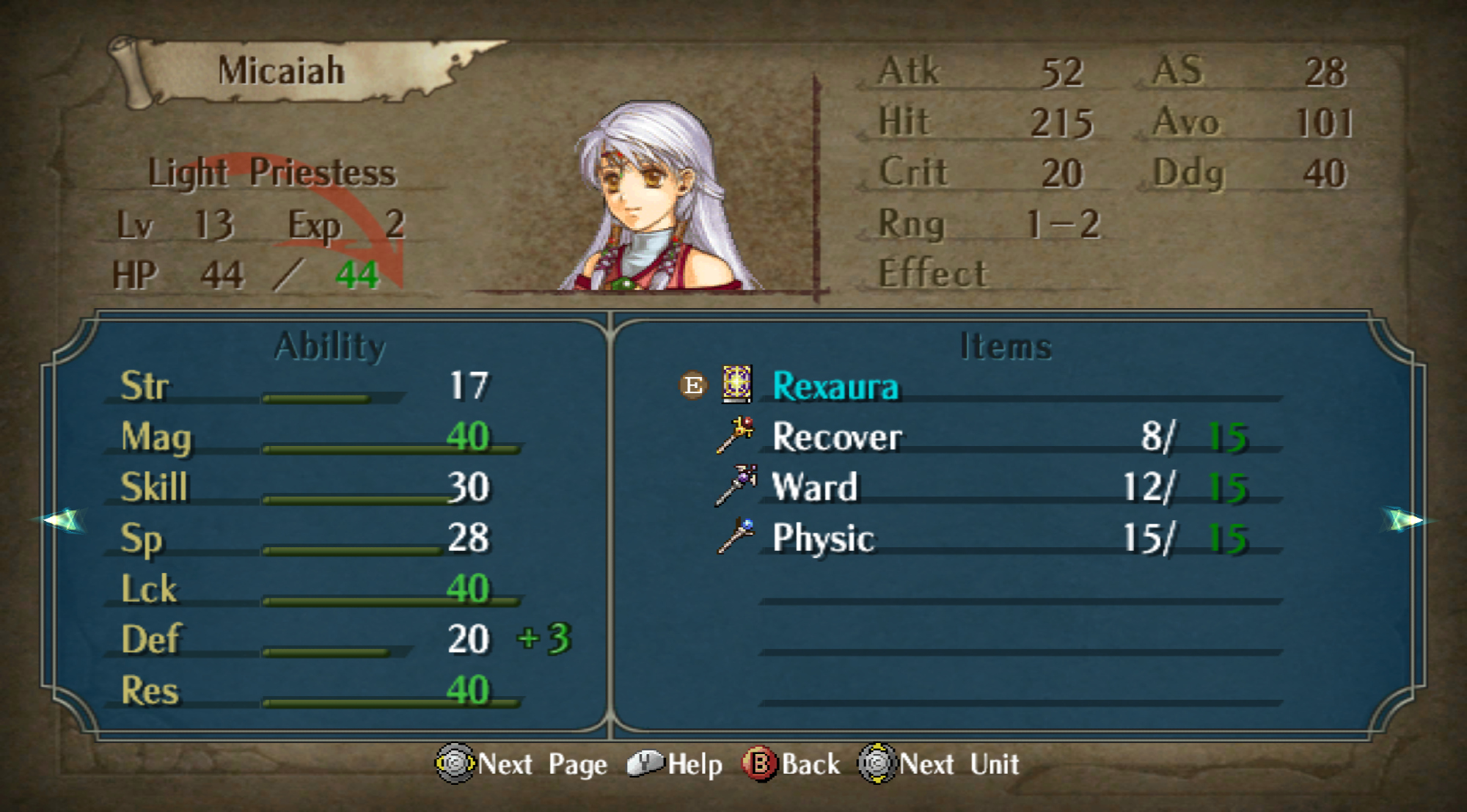
Task: Select the equipped Rexaura tome
Action: coord(835,386)
